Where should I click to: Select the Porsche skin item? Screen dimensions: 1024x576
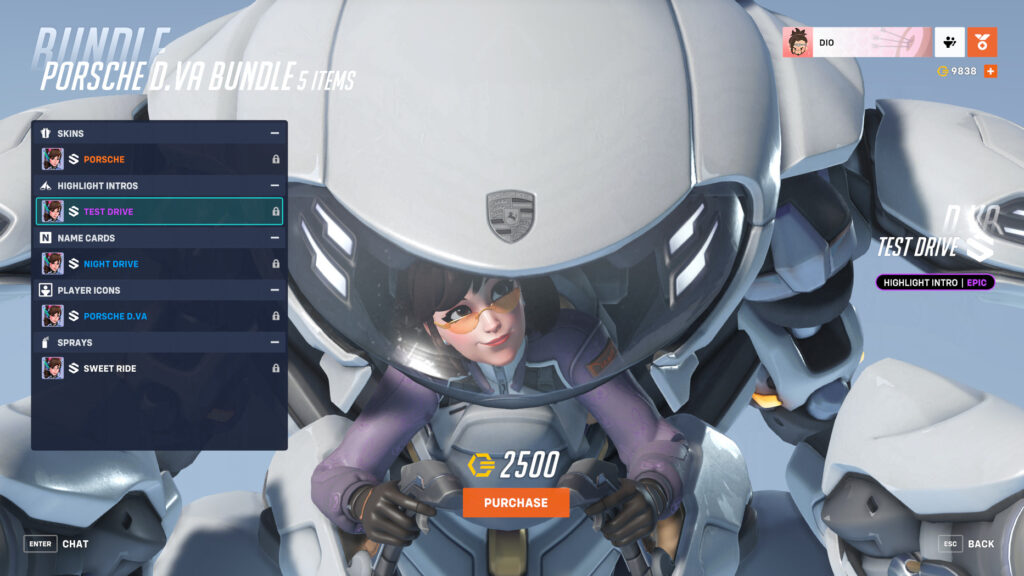[x=160, y=159]
